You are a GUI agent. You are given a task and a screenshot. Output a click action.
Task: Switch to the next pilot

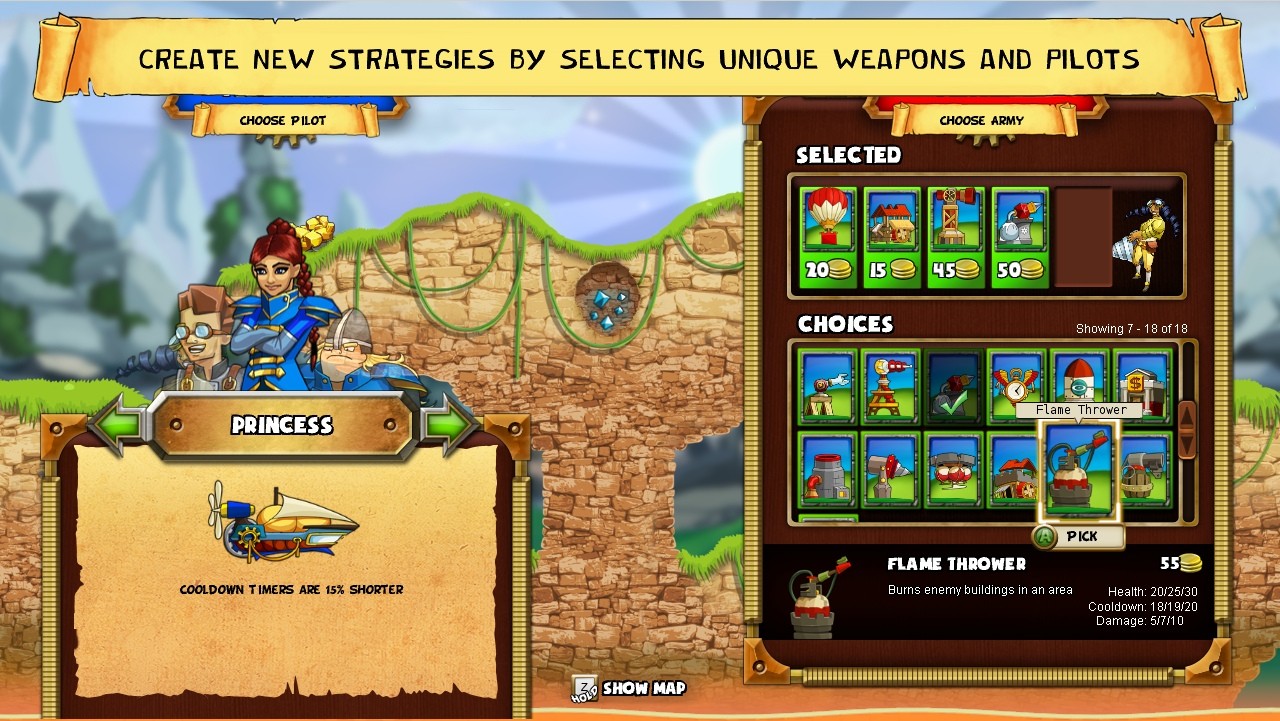452,423
